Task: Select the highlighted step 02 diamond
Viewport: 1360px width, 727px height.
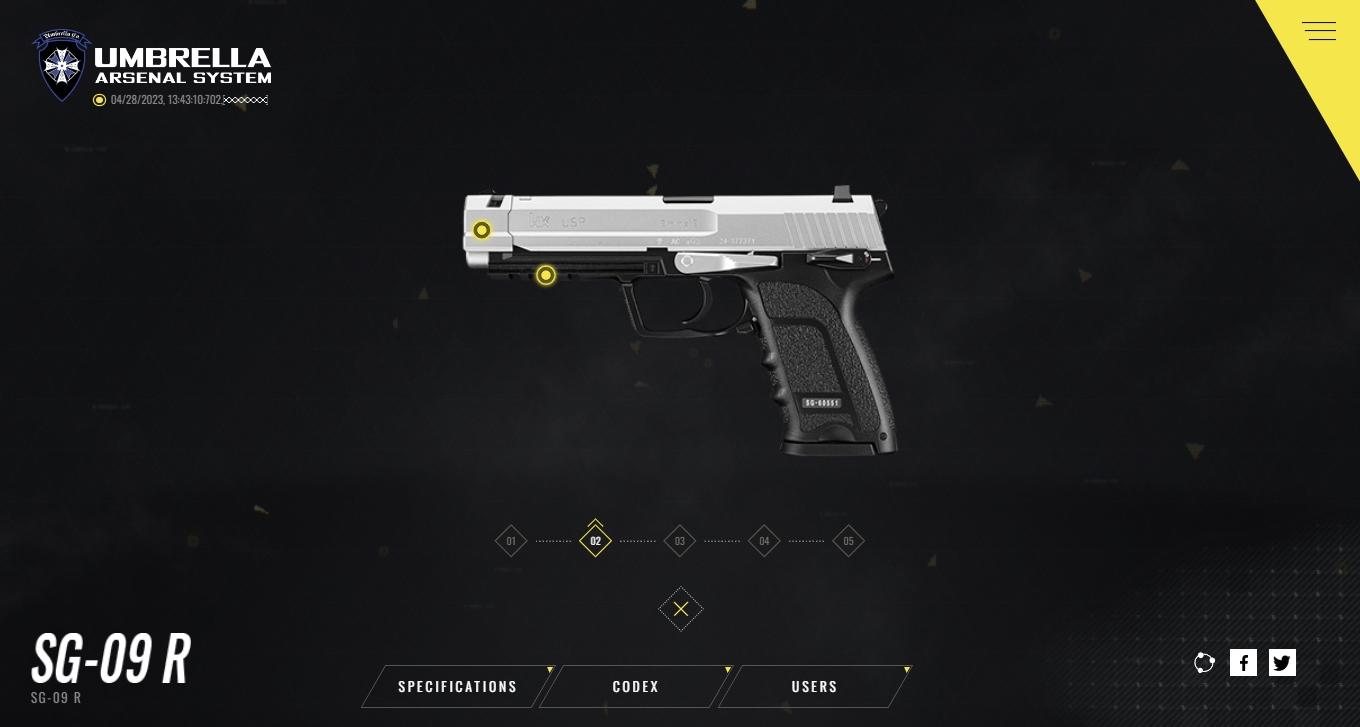Action: [x=595, y=542]
